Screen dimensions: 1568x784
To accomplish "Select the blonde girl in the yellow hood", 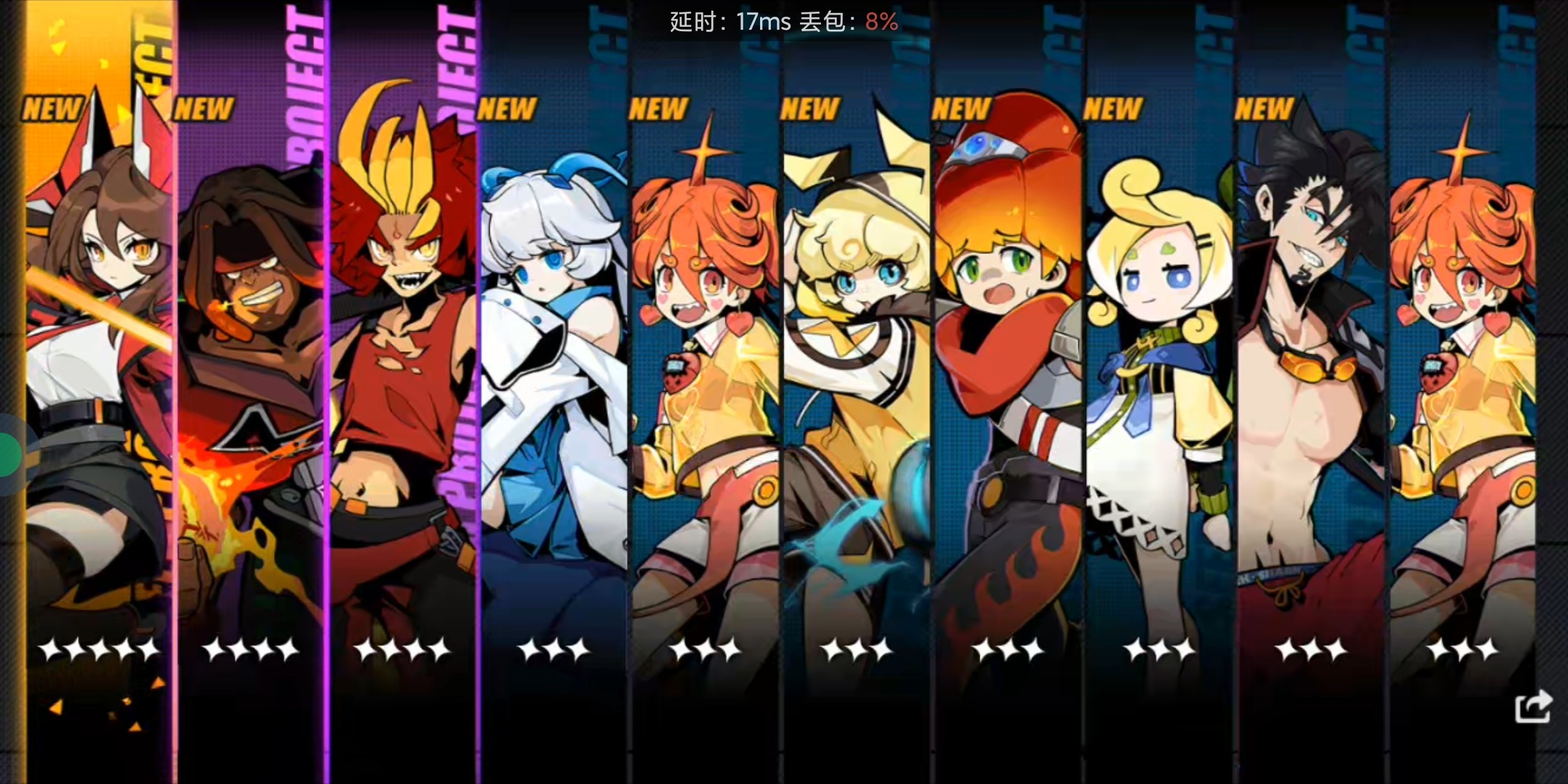I will click(x=857, y=363).
